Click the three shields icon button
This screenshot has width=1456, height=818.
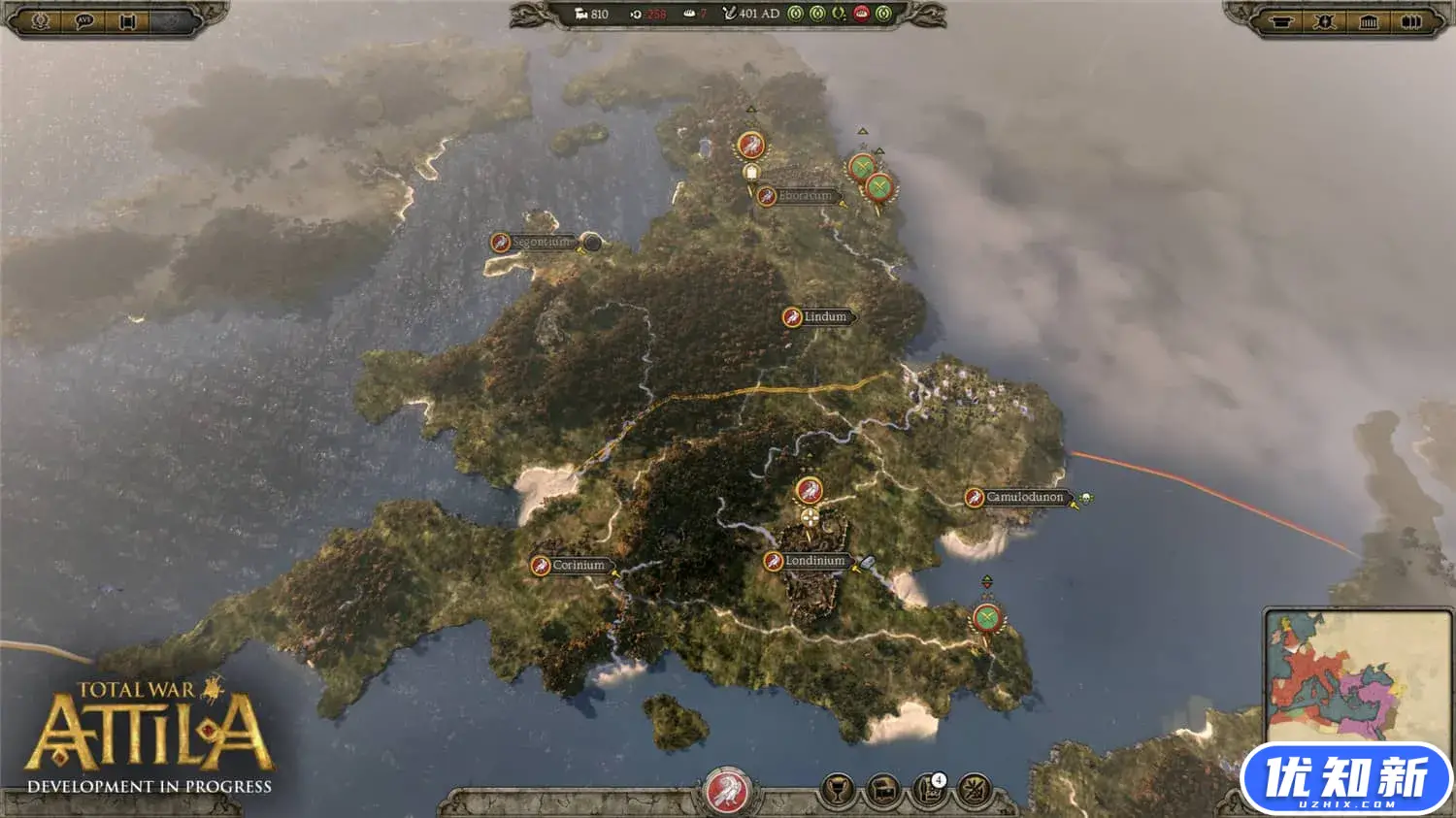(x=1411, y=21)
